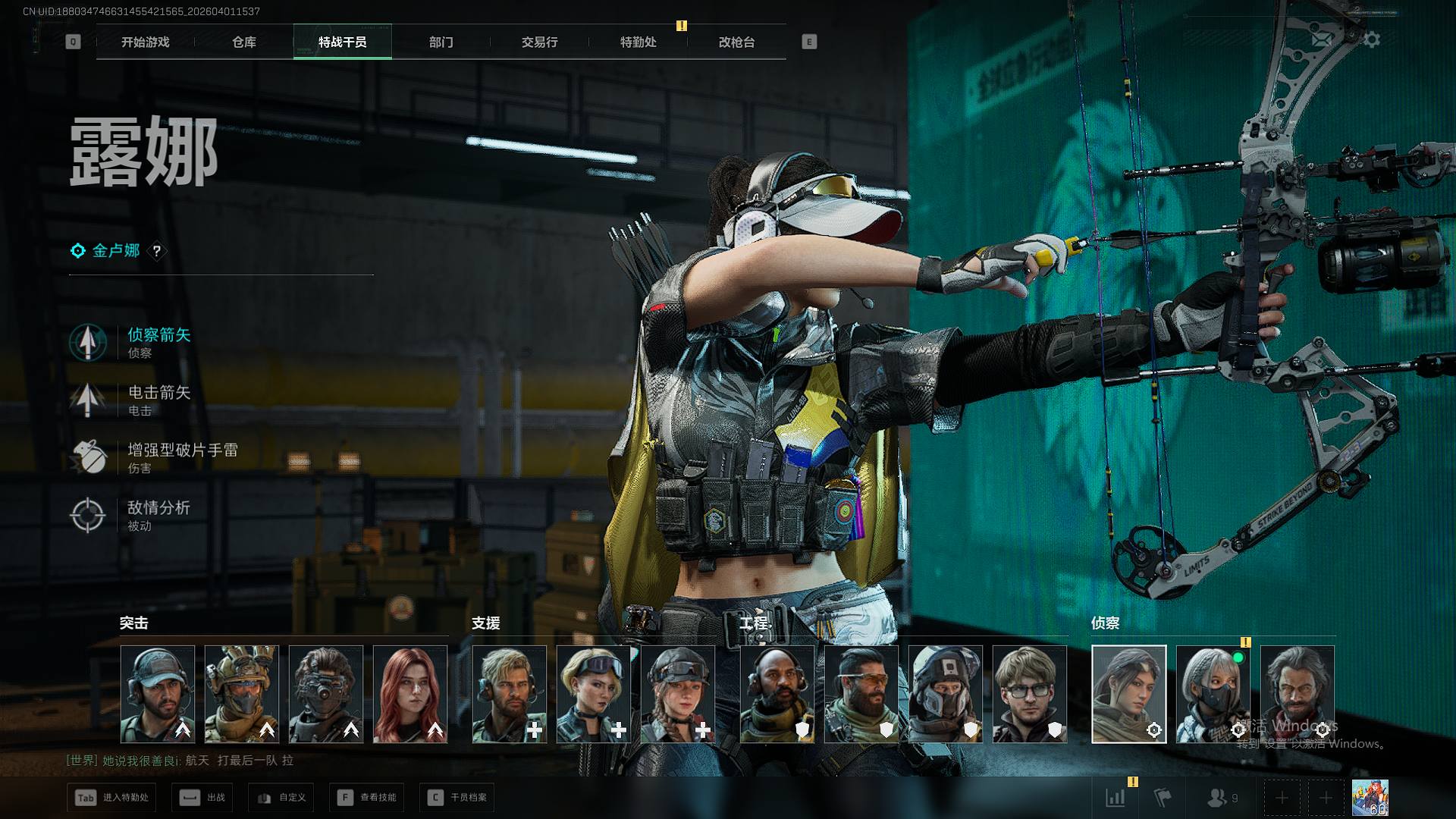Open settings via the gear icon
This screenshot has width=1456, height=819.
pyautogui.click(x=1372, y=39)
